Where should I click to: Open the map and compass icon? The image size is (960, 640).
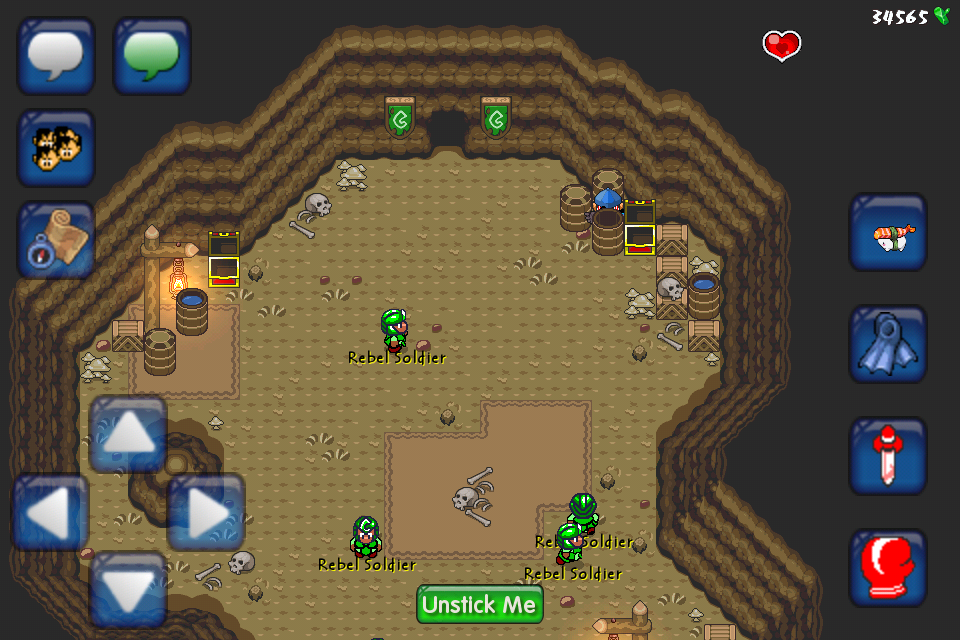(x=56, y=240)
